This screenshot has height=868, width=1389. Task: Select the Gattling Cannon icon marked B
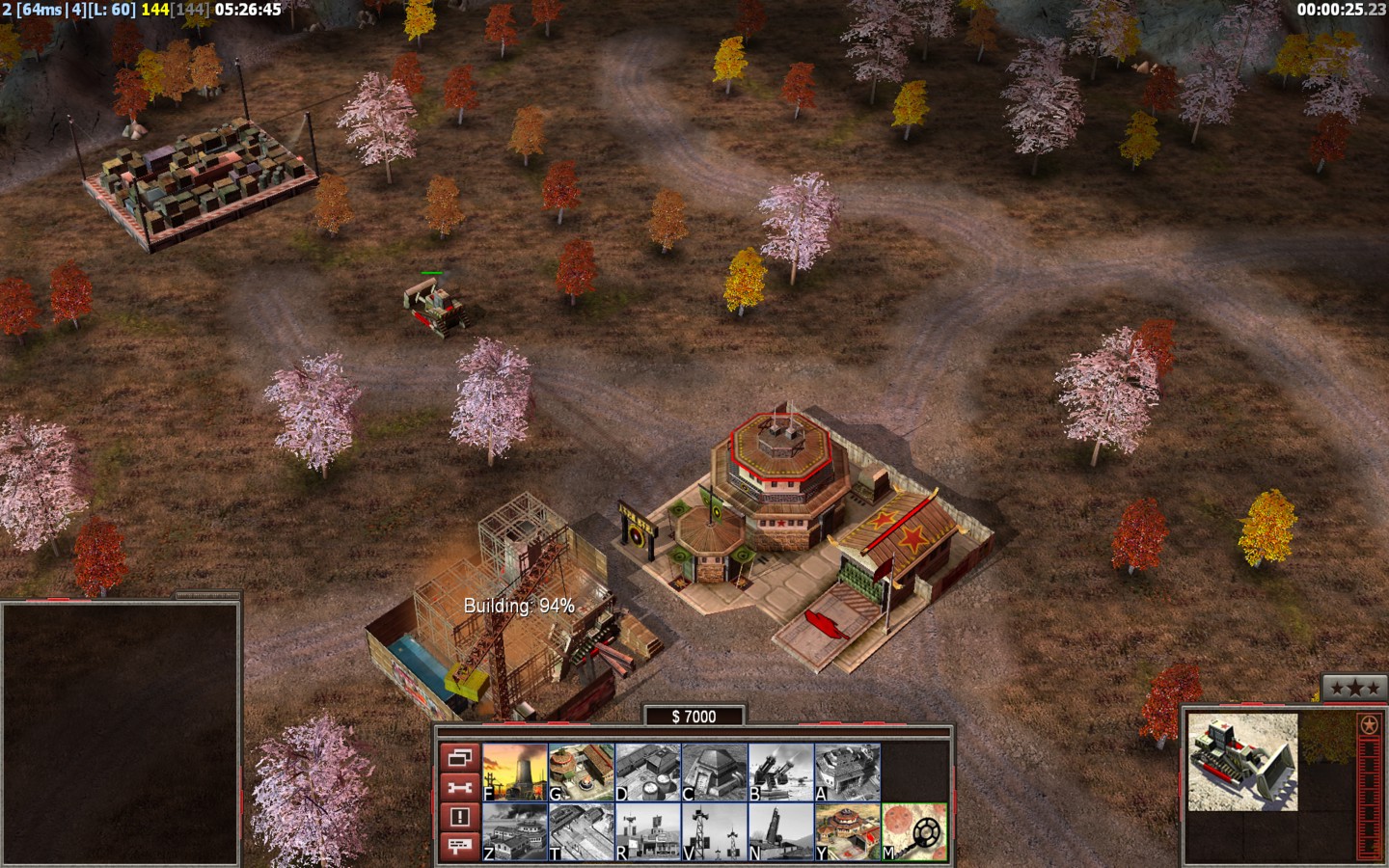781,772
